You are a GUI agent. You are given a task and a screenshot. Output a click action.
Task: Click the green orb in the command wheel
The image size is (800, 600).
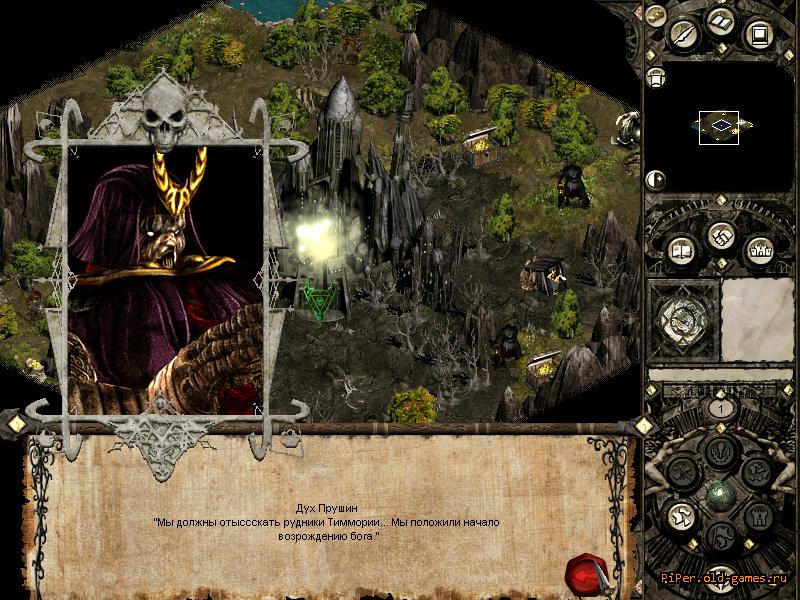719,495
